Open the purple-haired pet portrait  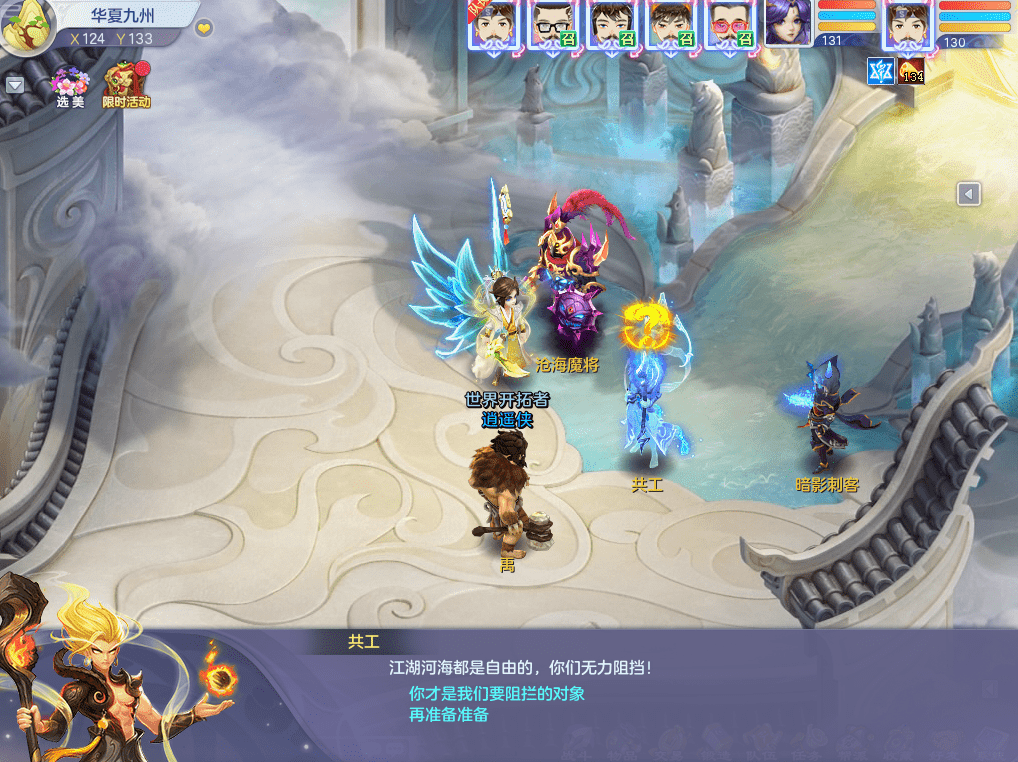tap(788, 24)
